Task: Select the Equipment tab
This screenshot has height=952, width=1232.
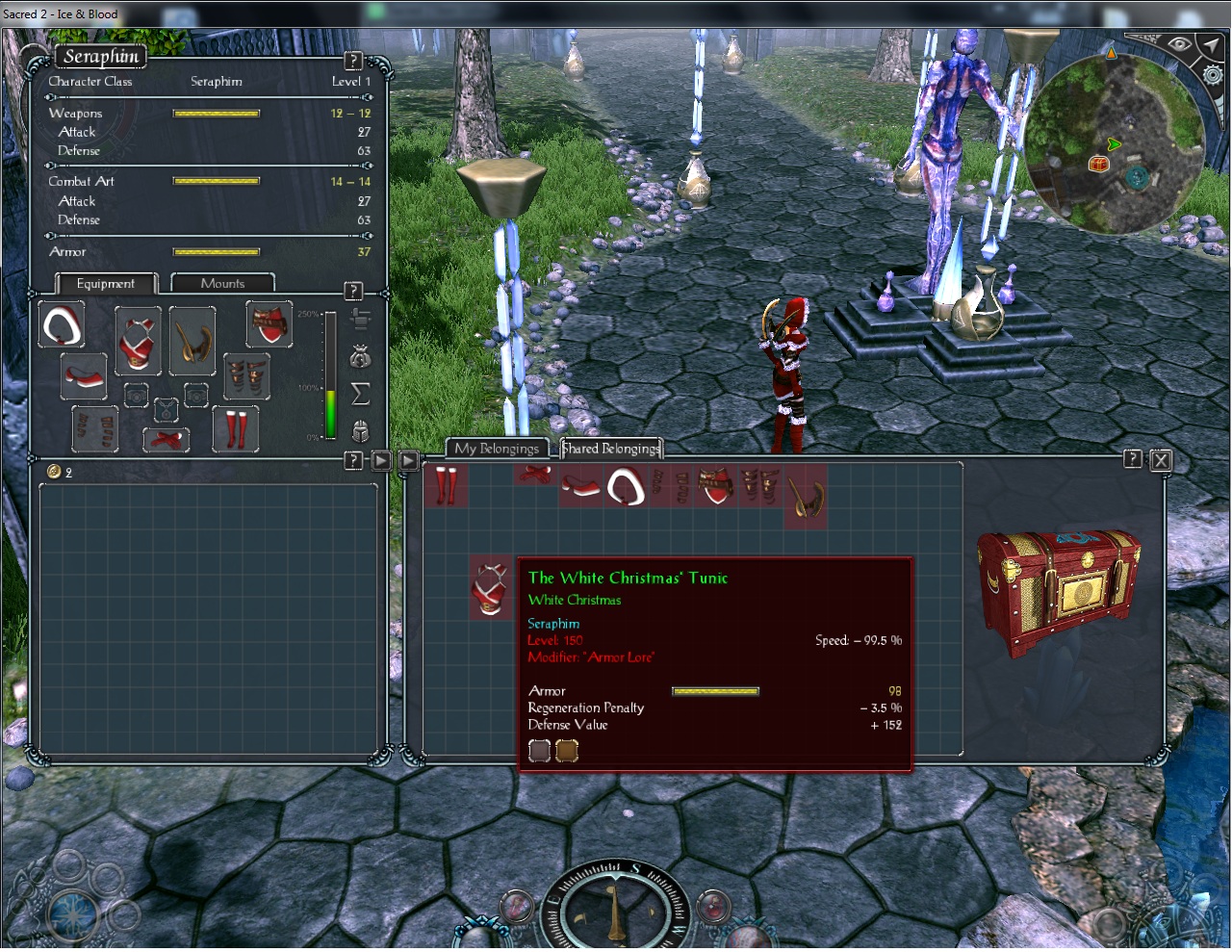Action: click(105, 283)
